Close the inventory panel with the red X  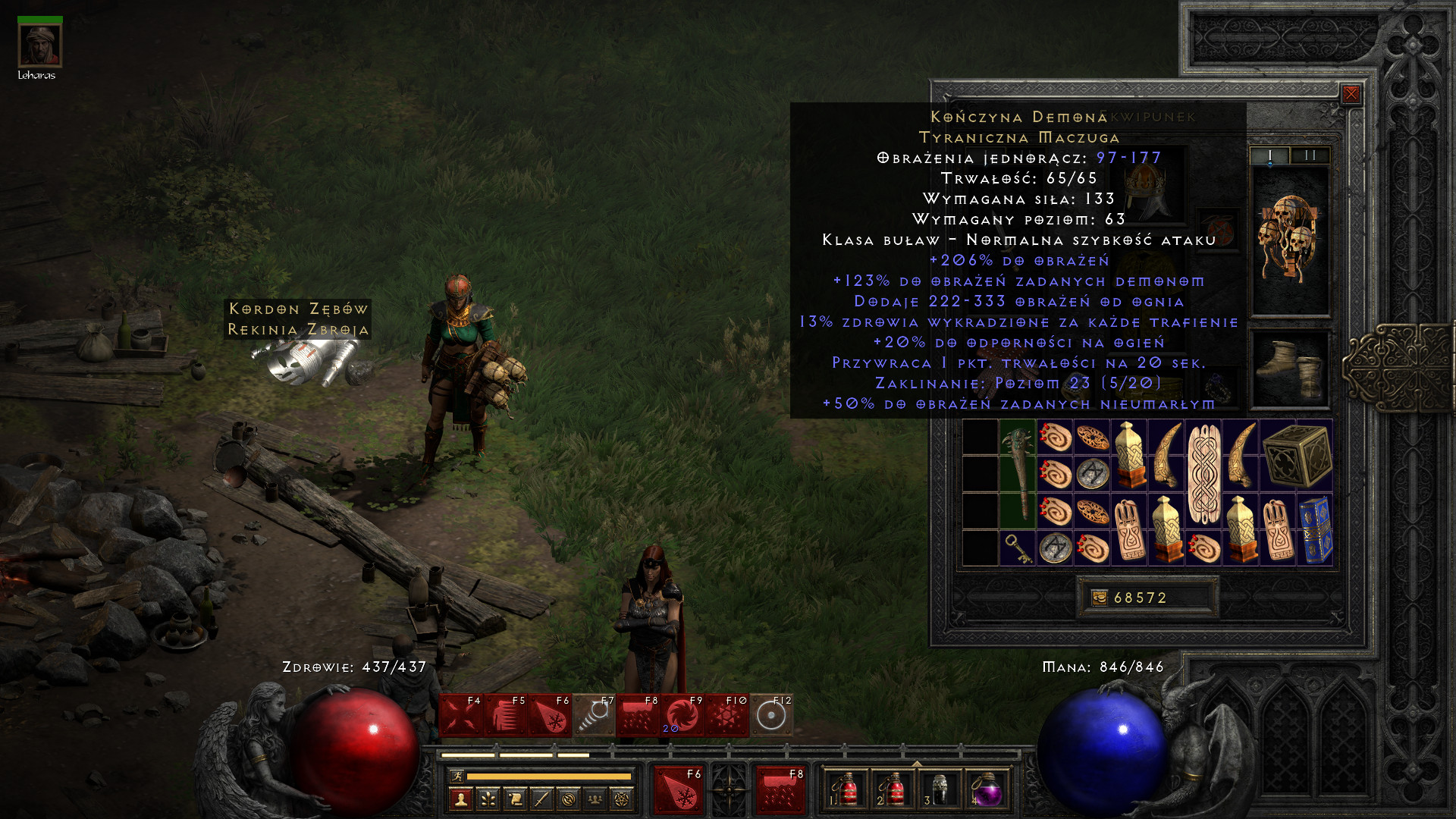tap(1351, 94)
